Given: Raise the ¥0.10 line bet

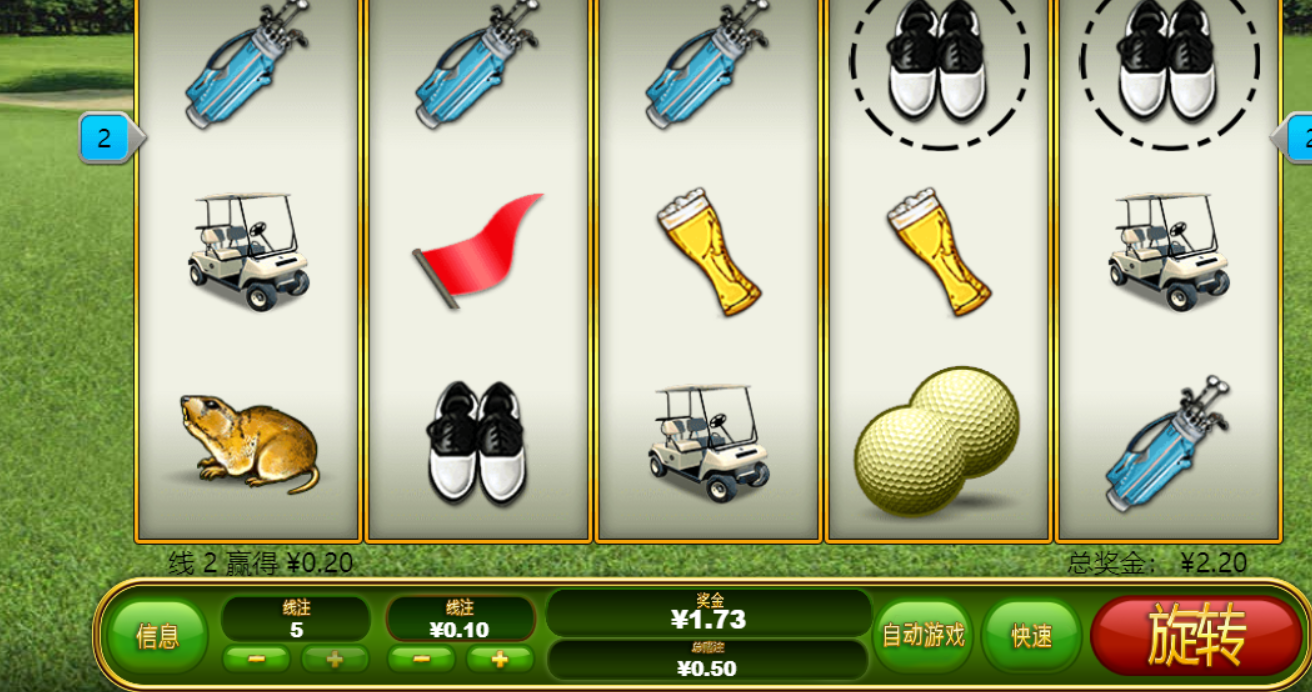Looking at the screenshot, I should 499,660.
